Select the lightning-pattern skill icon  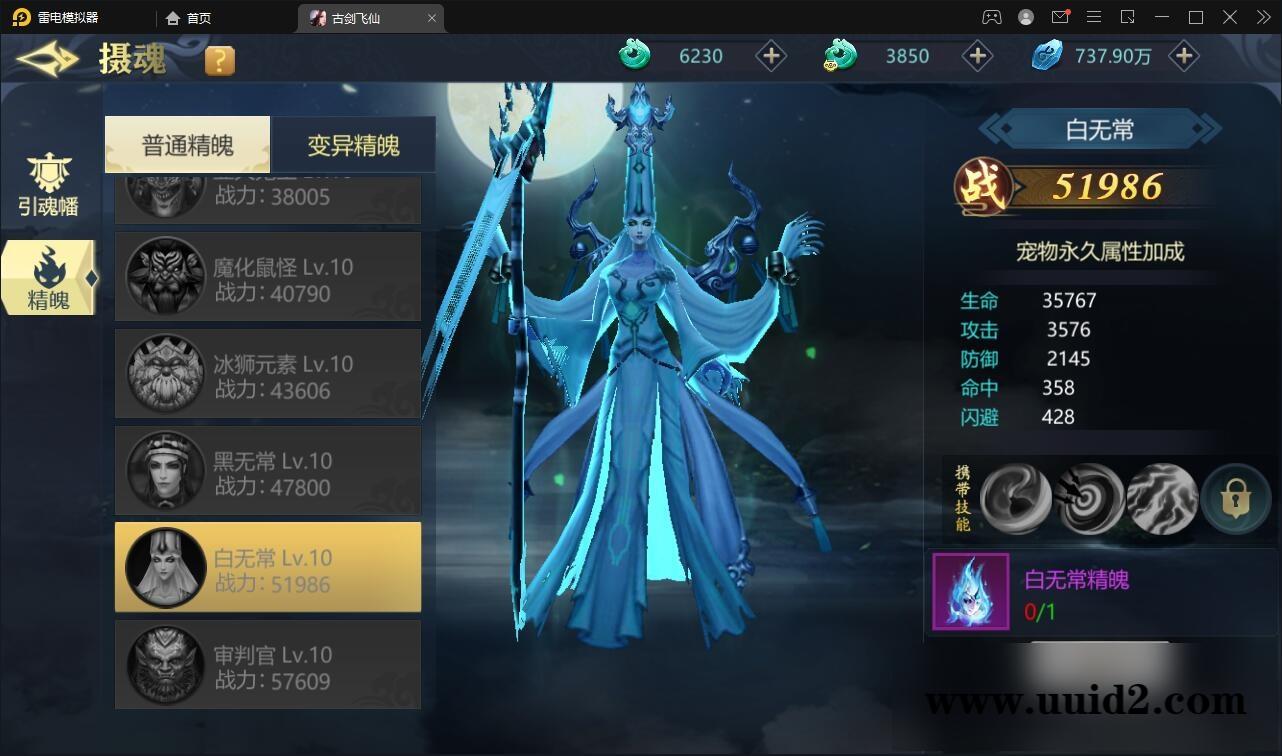tap(1160, 497)
